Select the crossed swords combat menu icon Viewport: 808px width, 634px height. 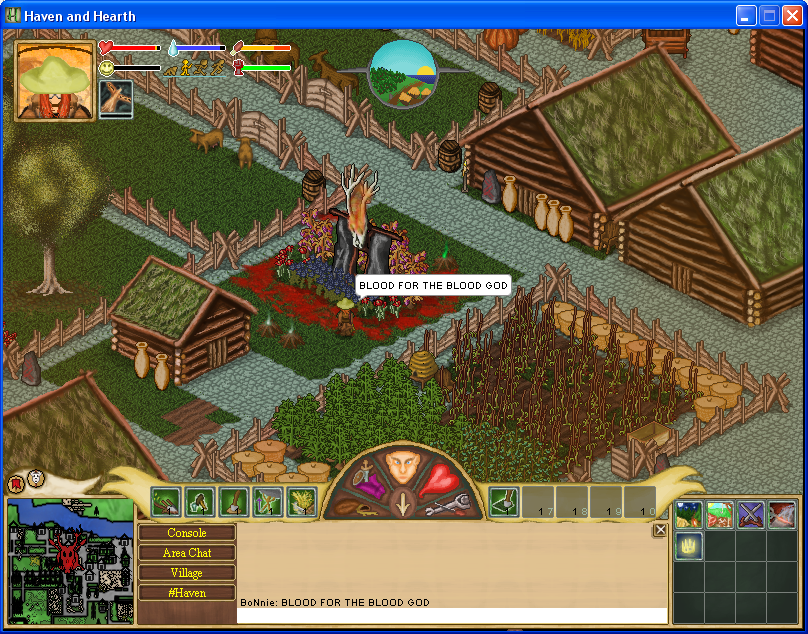pos(751,515)
